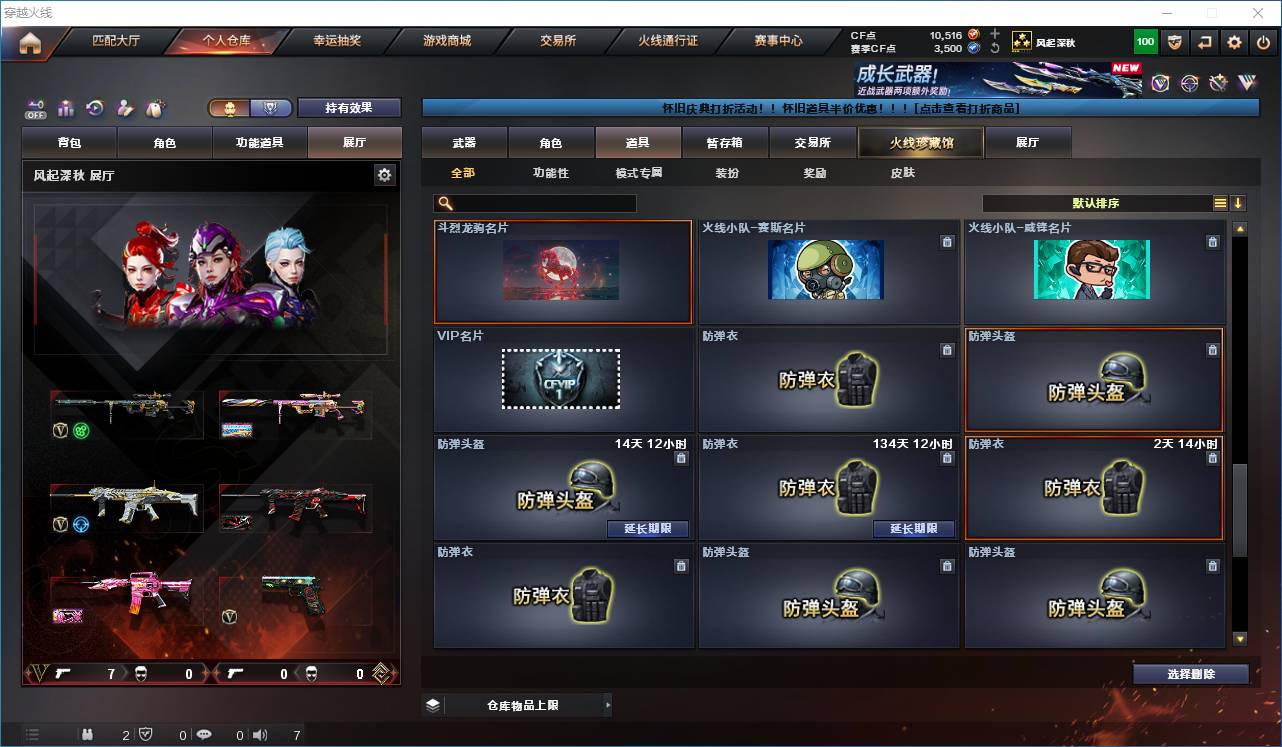
Task: Adjust the volume control in the bottom status bar
Action: coord(260,734)
